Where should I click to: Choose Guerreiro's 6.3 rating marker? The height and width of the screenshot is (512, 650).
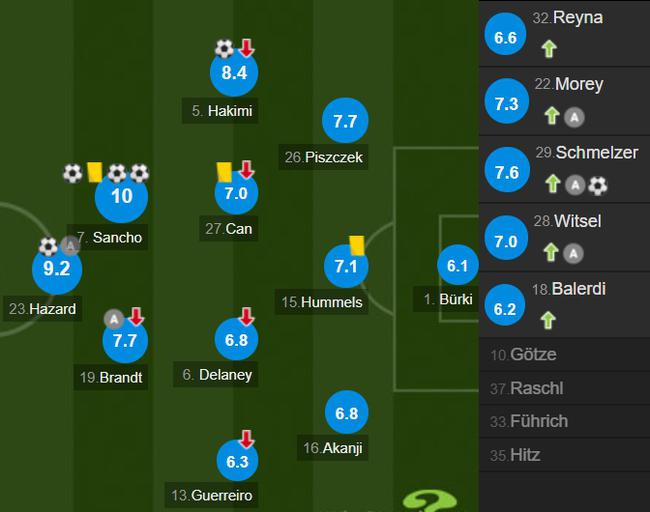click(236, 461)
